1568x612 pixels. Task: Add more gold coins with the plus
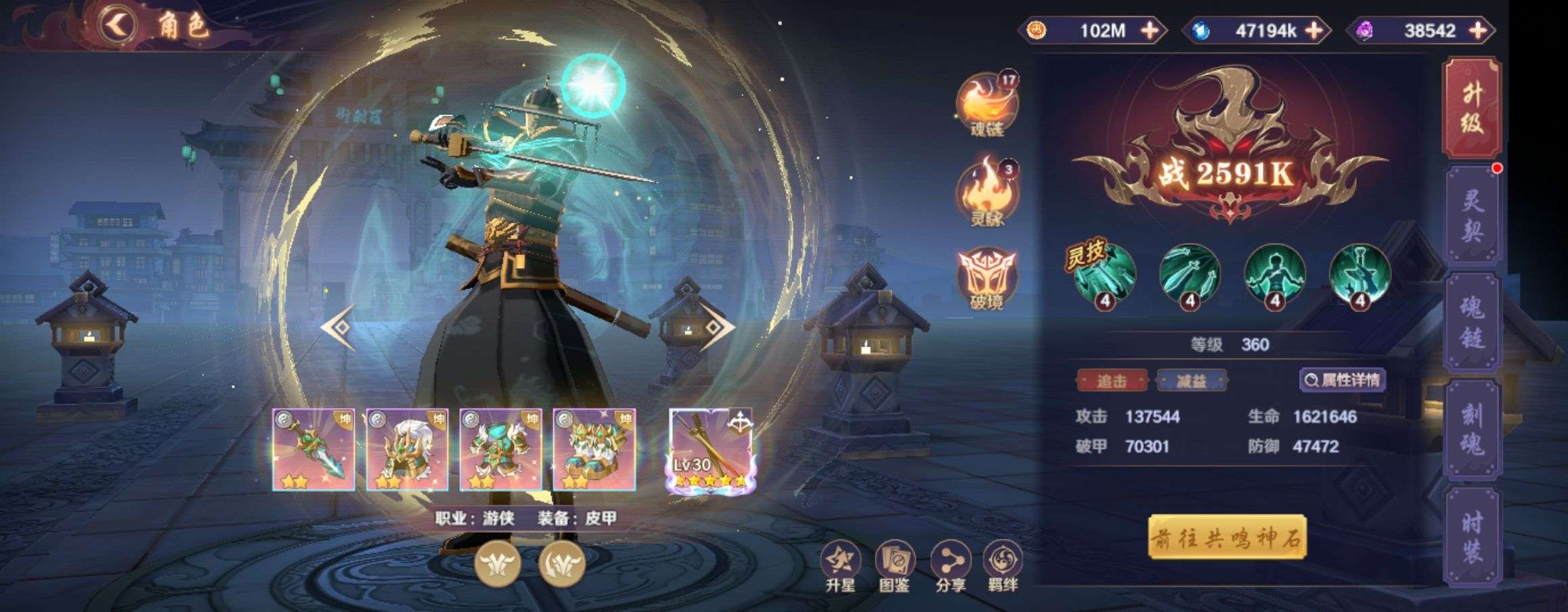coord(1150,30)
